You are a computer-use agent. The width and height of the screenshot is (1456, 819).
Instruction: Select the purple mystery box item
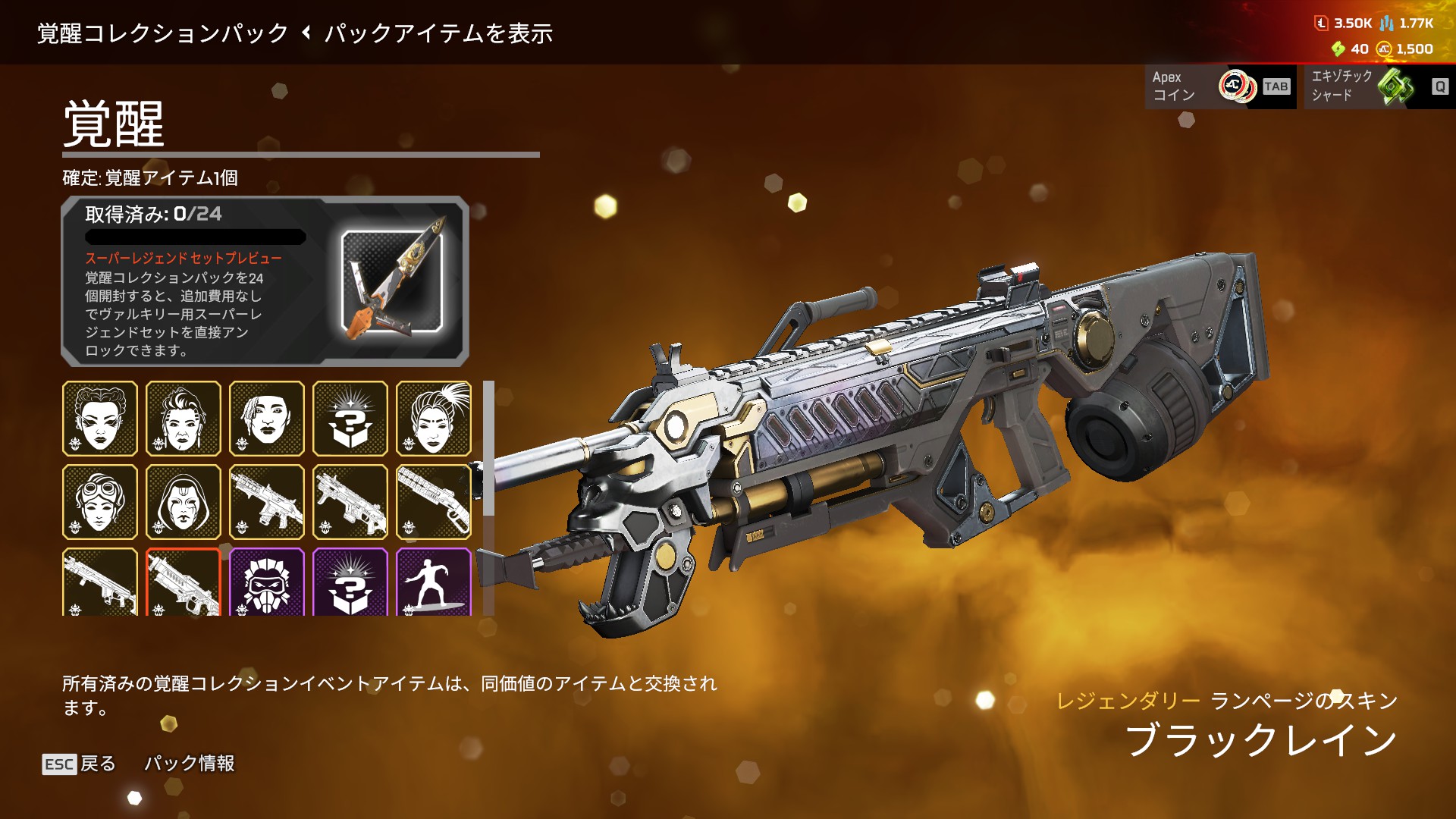tap(350, 582)
